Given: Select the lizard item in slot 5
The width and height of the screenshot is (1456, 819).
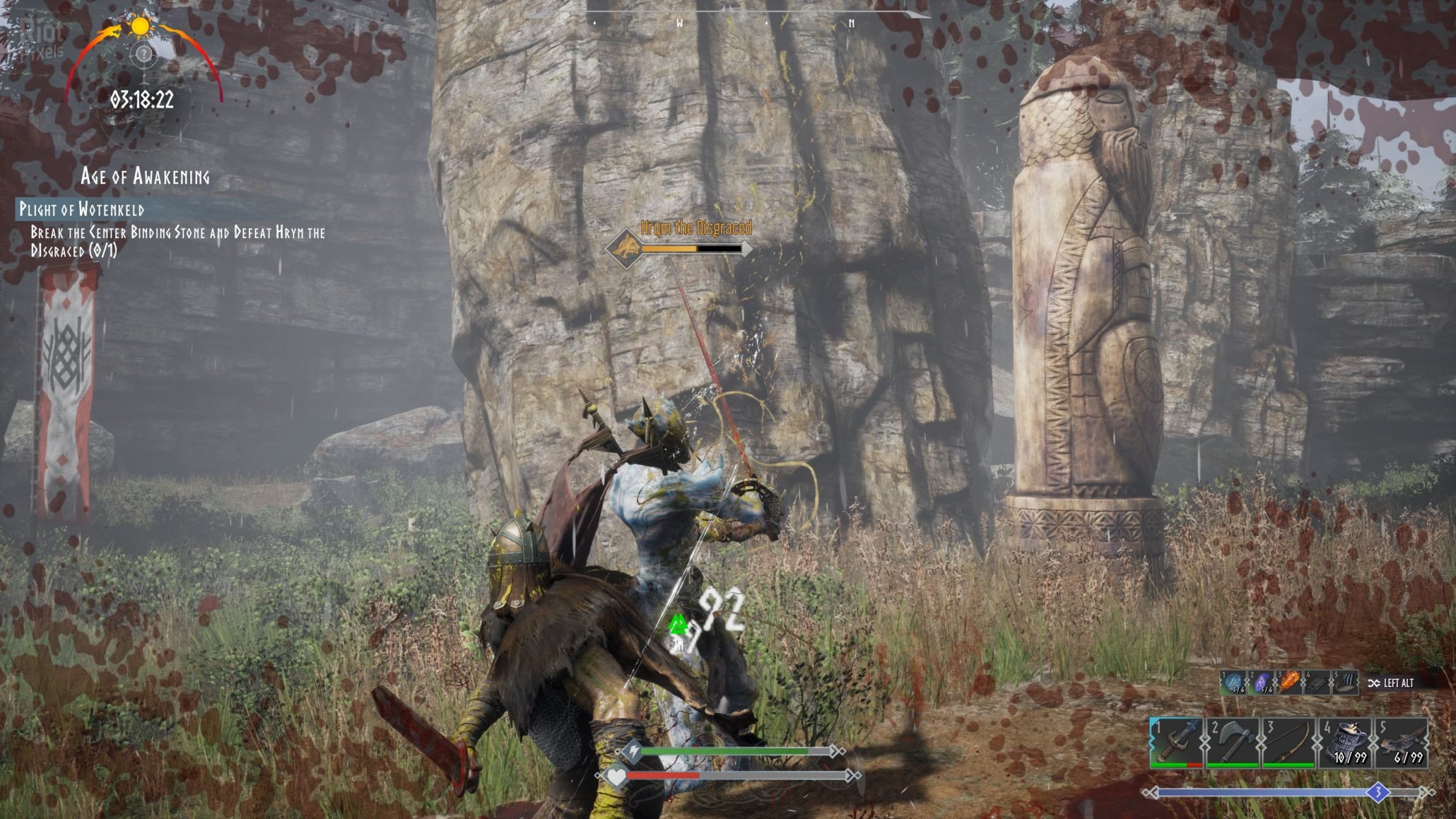Looking at the screenshot, I should tap(1401, 742).
